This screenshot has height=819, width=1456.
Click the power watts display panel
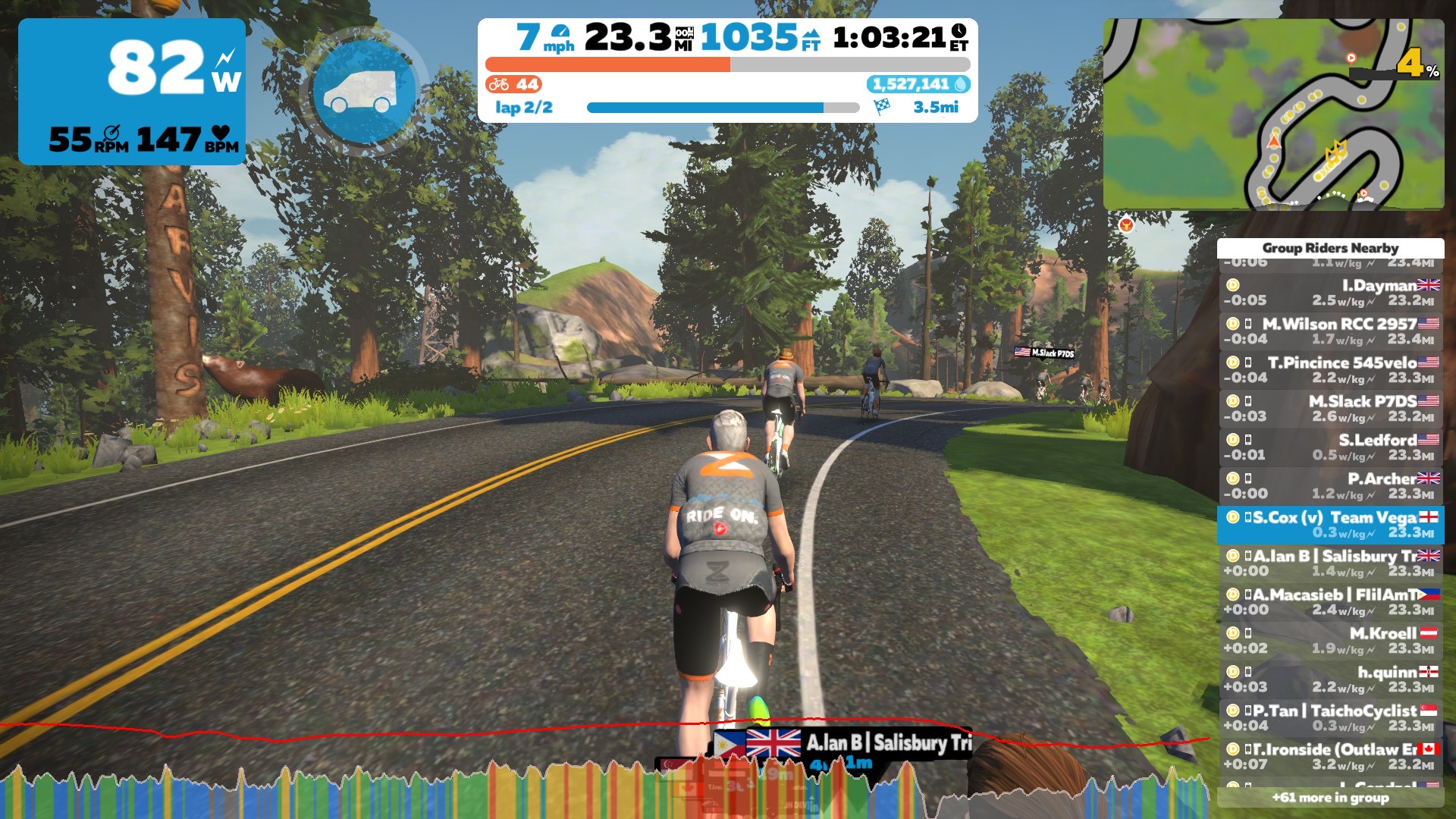coord(132,92)
